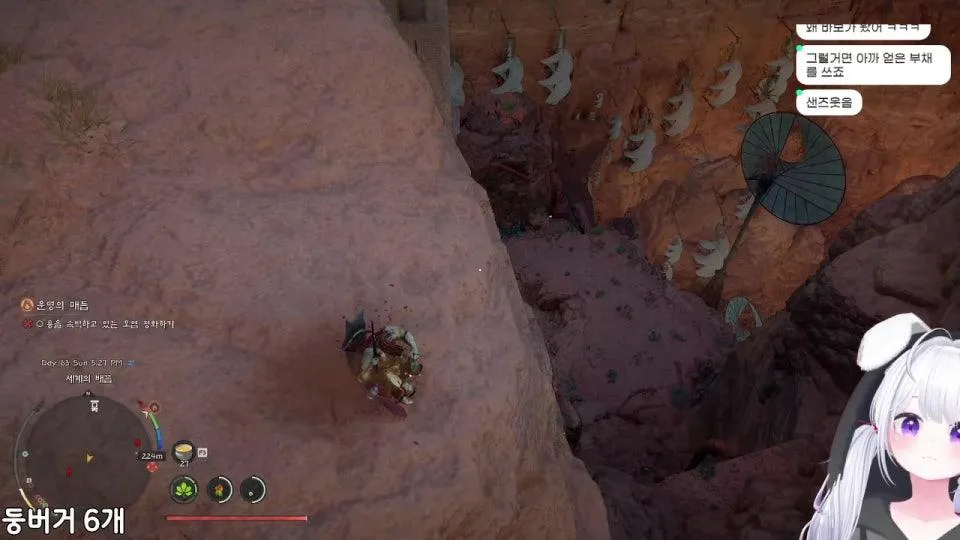Activate the green leaf ability icon
Viewport: 960px width, 540px height.
184,489
